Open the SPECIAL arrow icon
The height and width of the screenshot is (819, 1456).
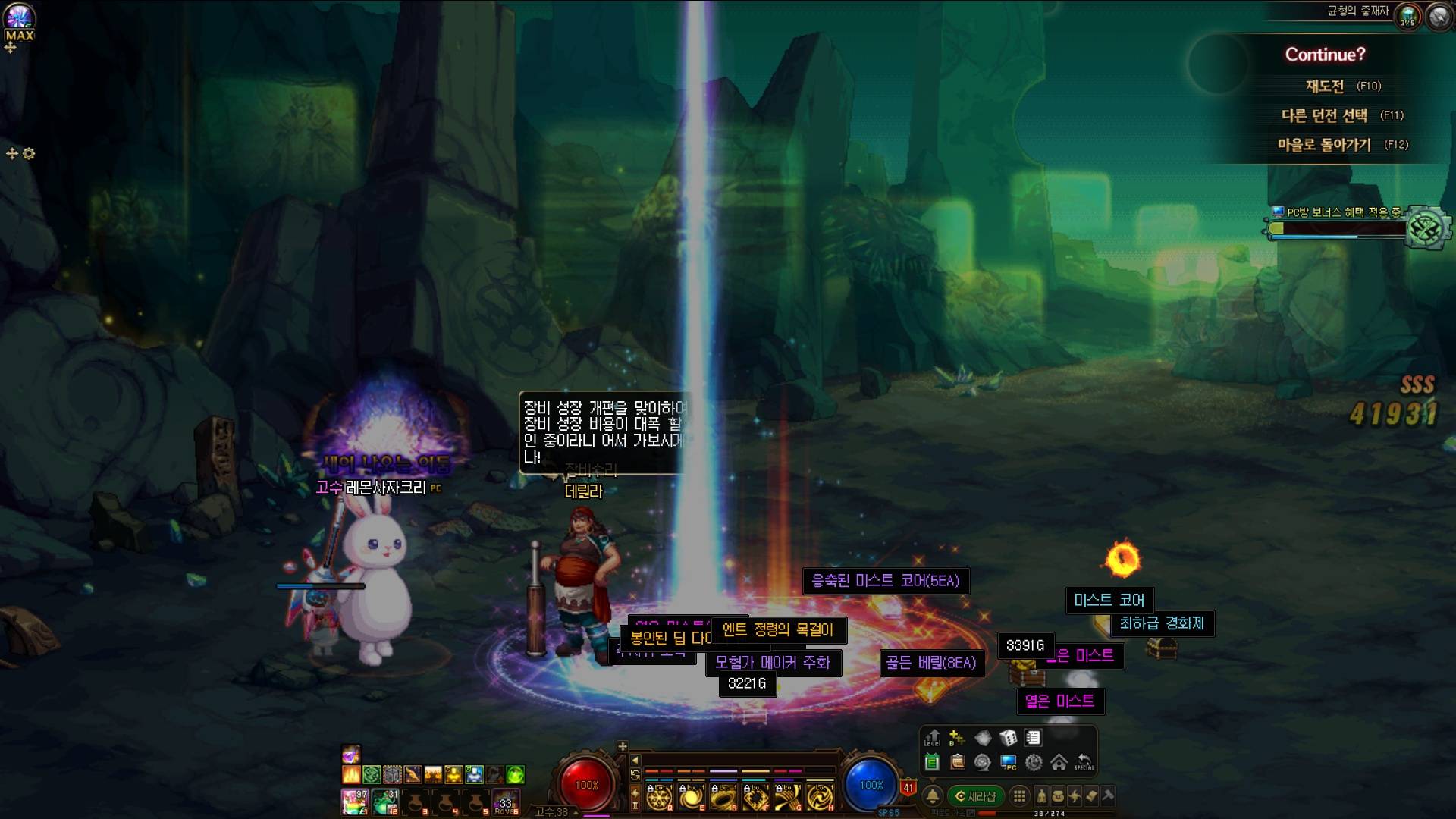coord(1084,762)
